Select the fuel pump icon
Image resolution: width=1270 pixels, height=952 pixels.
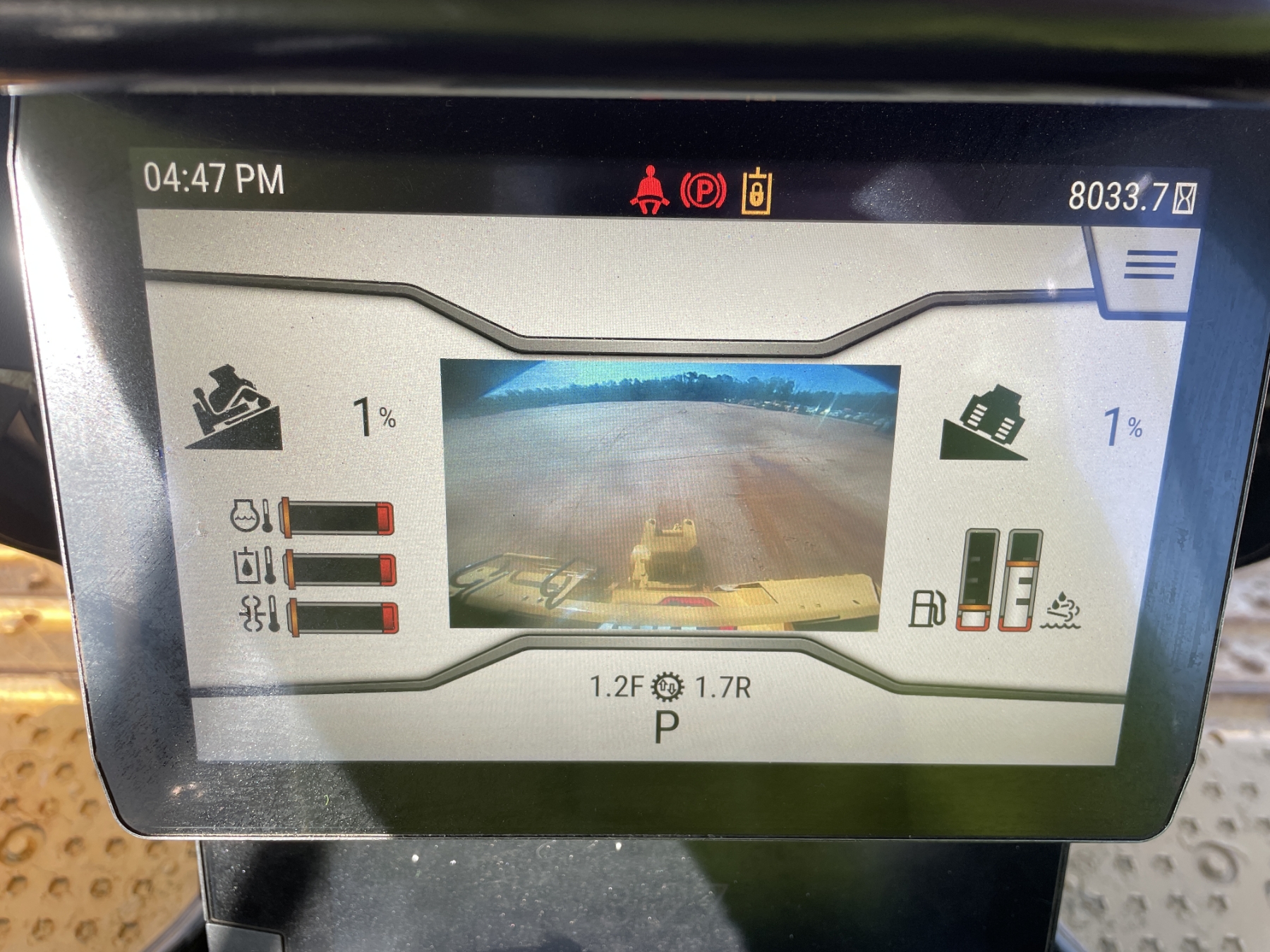click(x=926, y=608)
